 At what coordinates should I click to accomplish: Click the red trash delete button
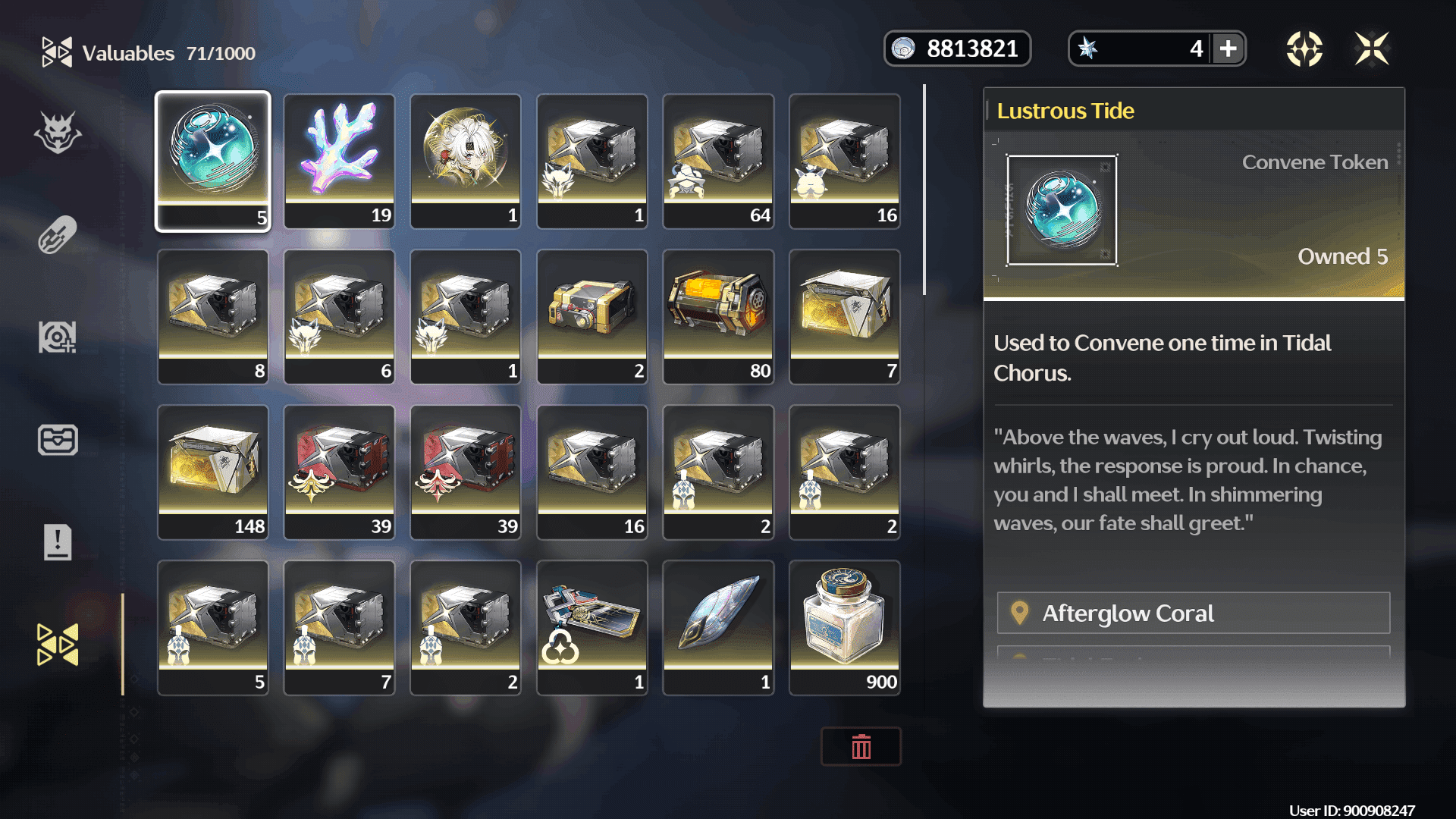861,747
